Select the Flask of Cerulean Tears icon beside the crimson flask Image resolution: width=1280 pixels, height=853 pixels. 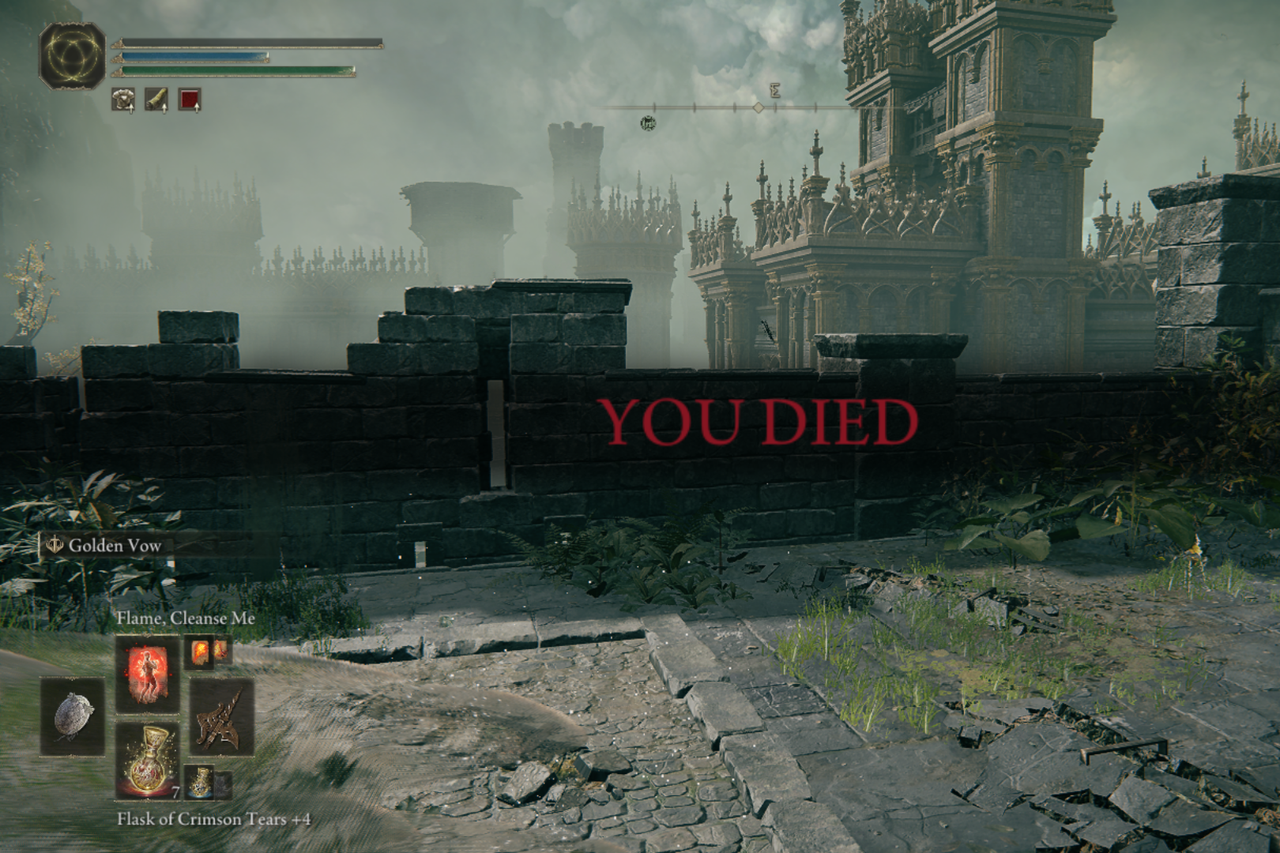click(198, 781)
